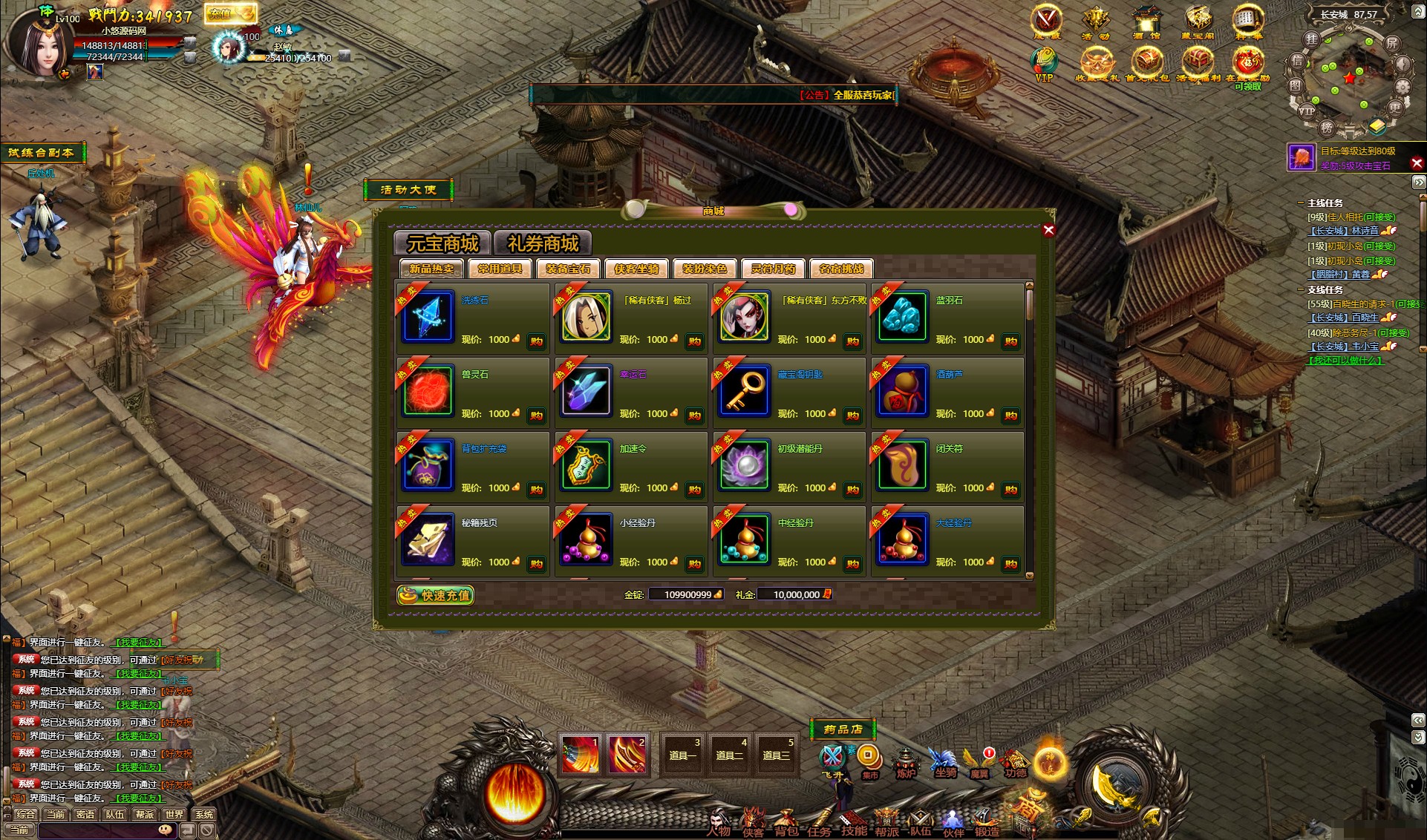
Task: Open the 常用道具 shop category
Action: (x=500, y=269)
